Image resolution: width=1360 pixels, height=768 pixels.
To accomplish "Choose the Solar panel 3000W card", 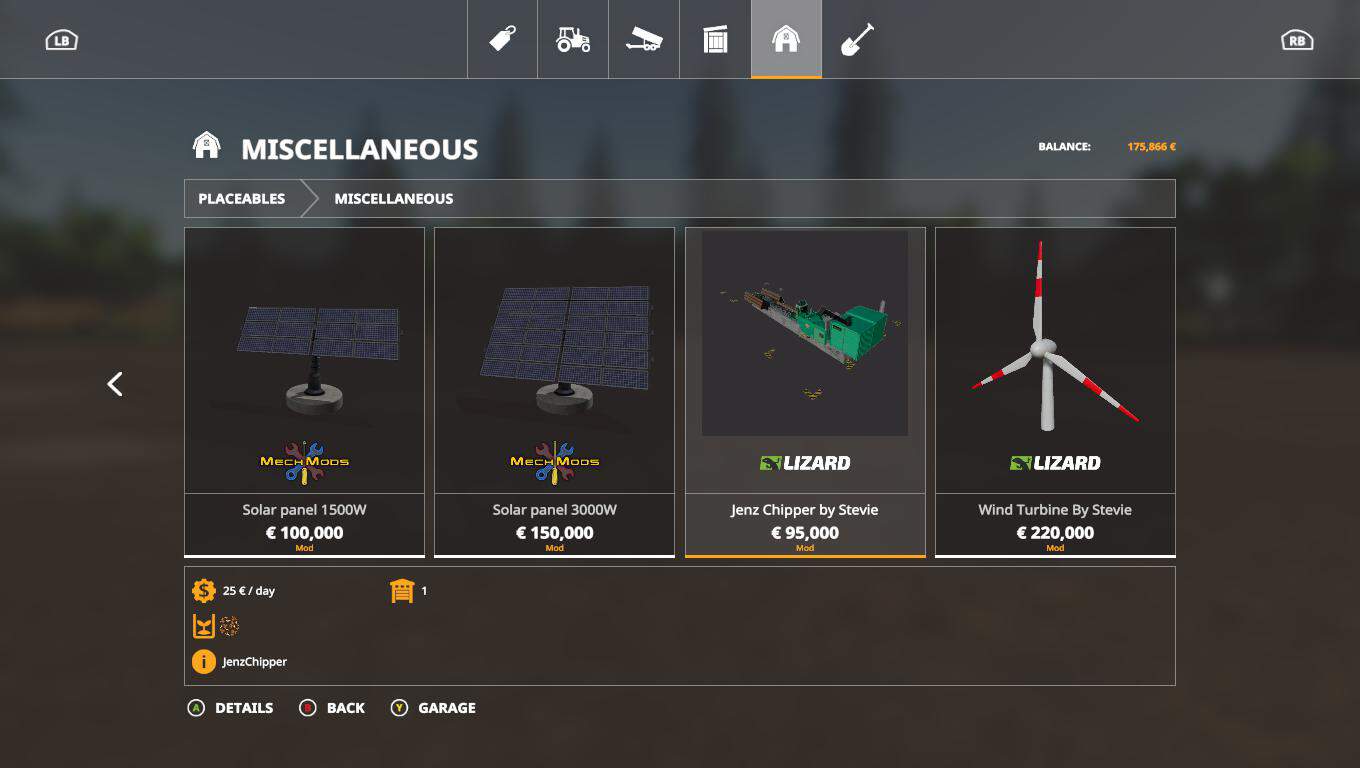I will tap(554, 391).
